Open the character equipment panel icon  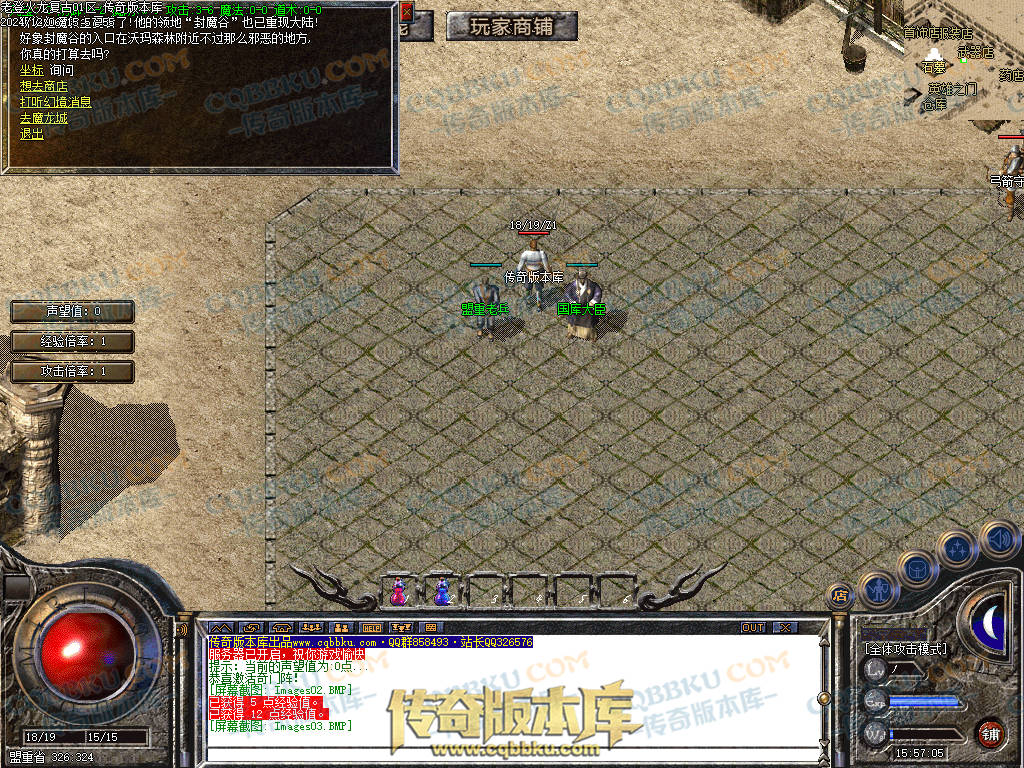(877, 590)
